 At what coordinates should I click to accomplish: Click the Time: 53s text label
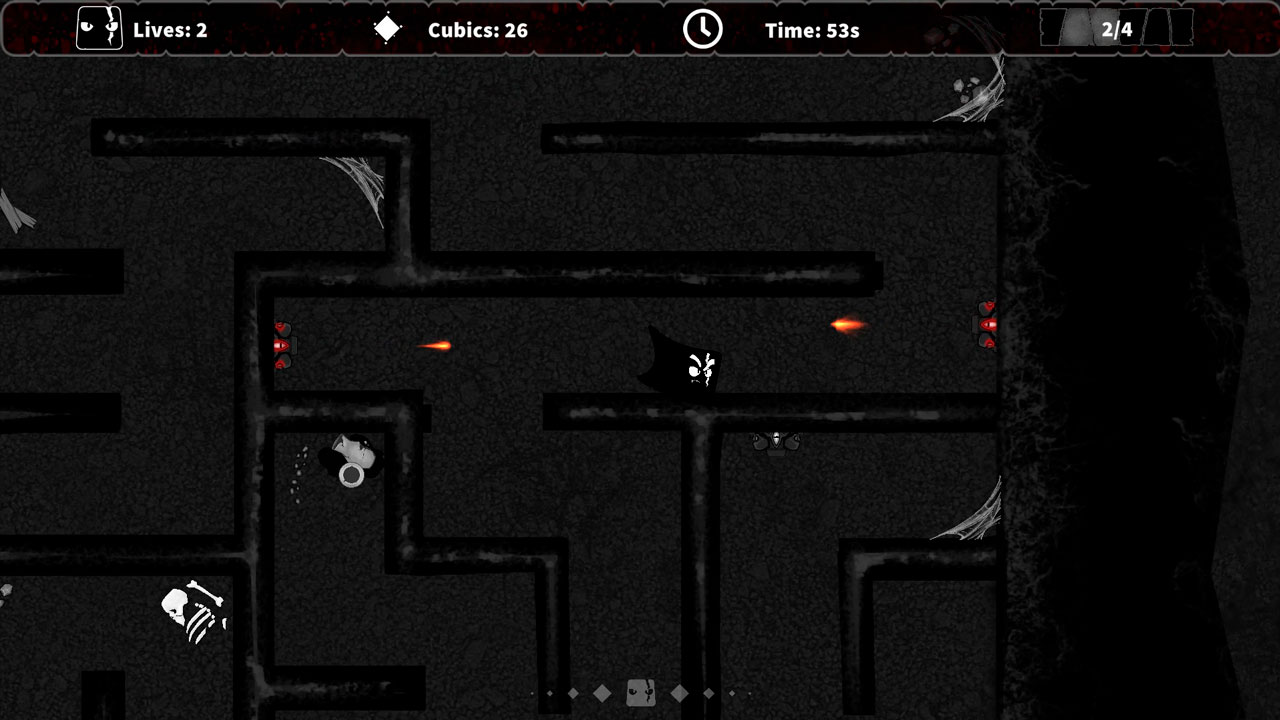(x=815, y=29)
